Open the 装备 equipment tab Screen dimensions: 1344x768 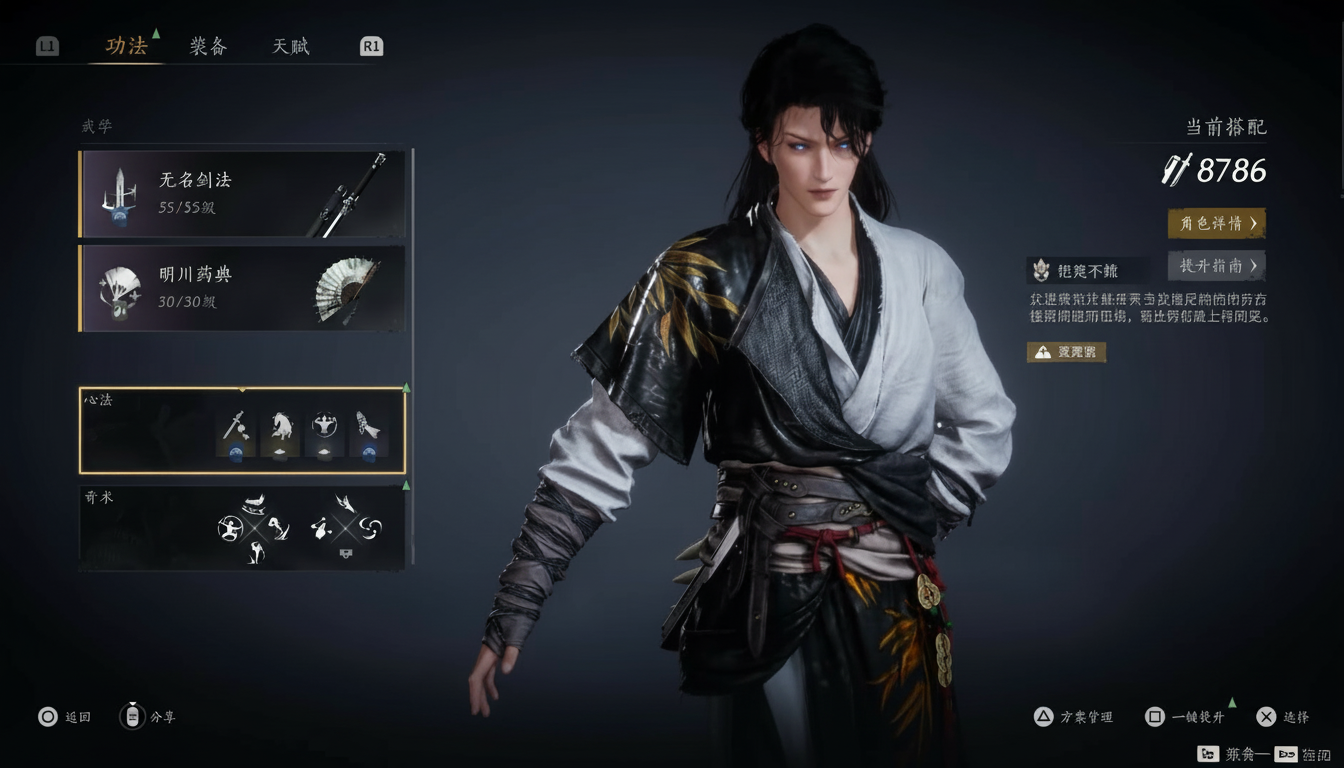208,46
